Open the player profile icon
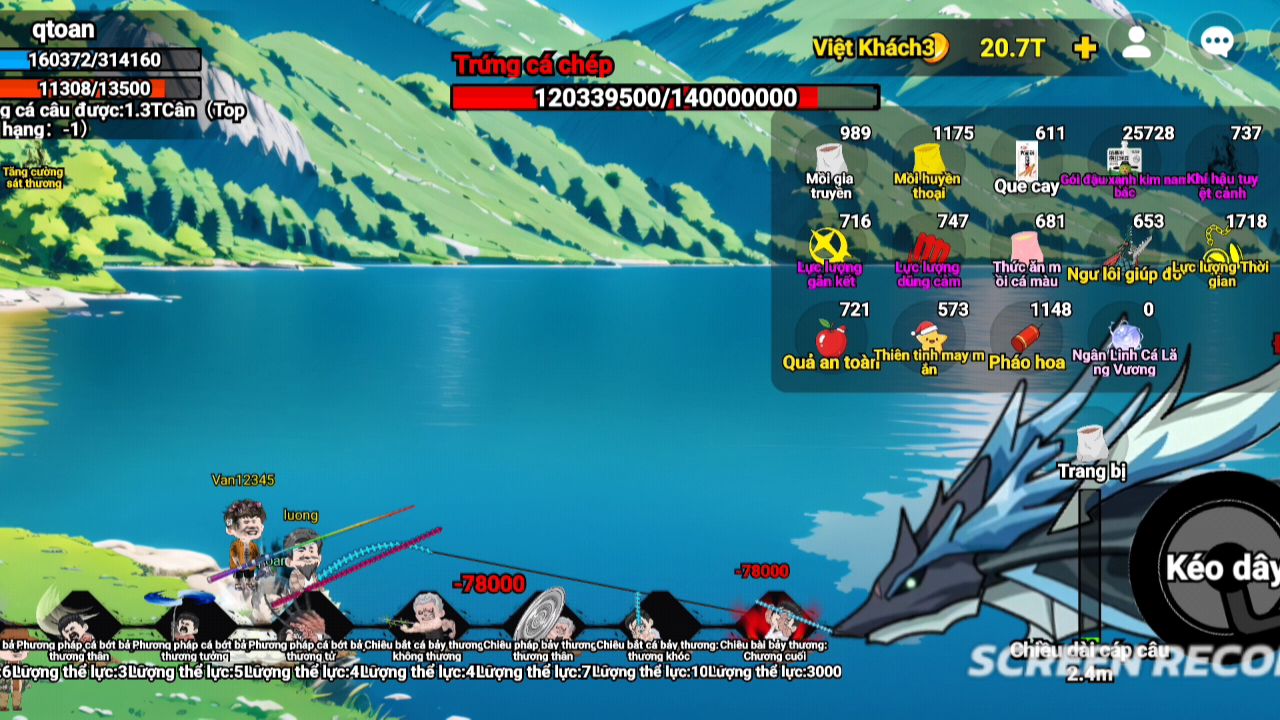The image size is (1280, 720). (1136, 44)
